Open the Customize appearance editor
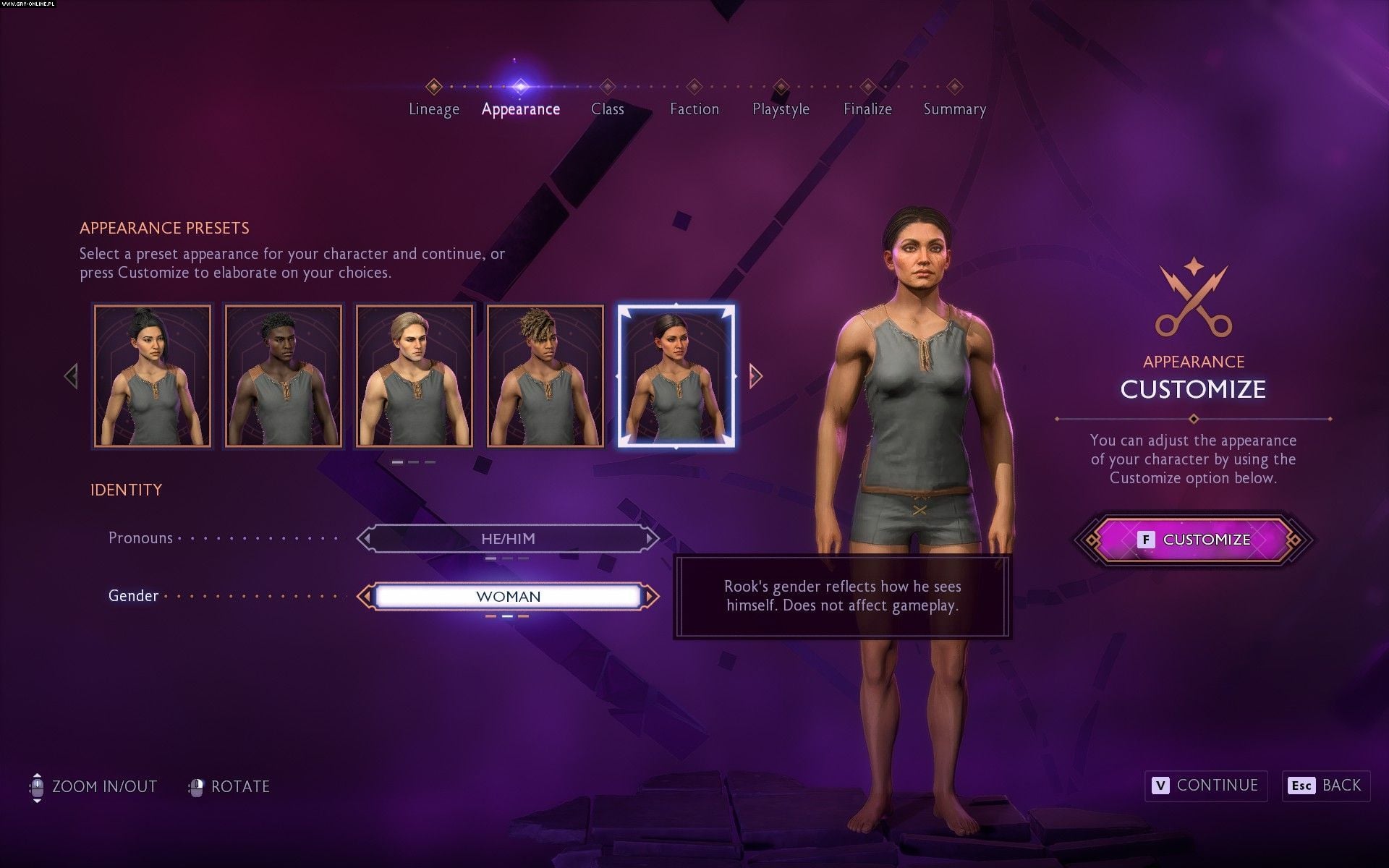 click(1194, 540)
